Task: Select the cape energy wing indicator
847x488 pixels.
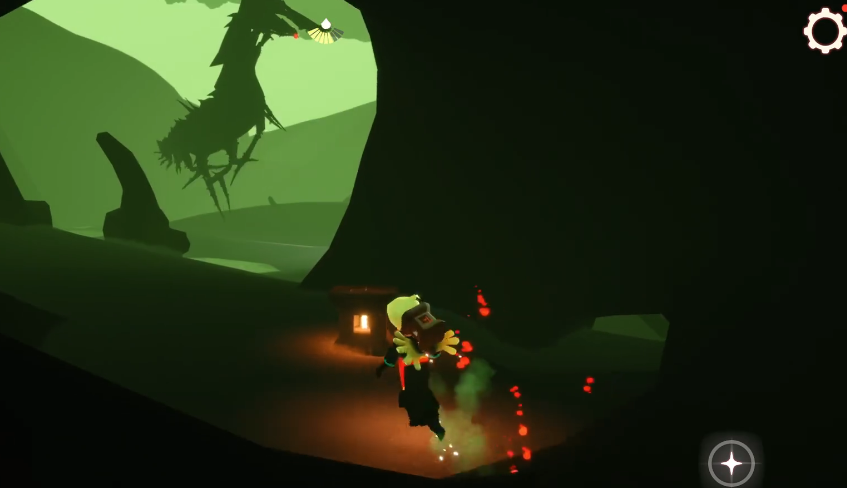Action: click(325, 31)
